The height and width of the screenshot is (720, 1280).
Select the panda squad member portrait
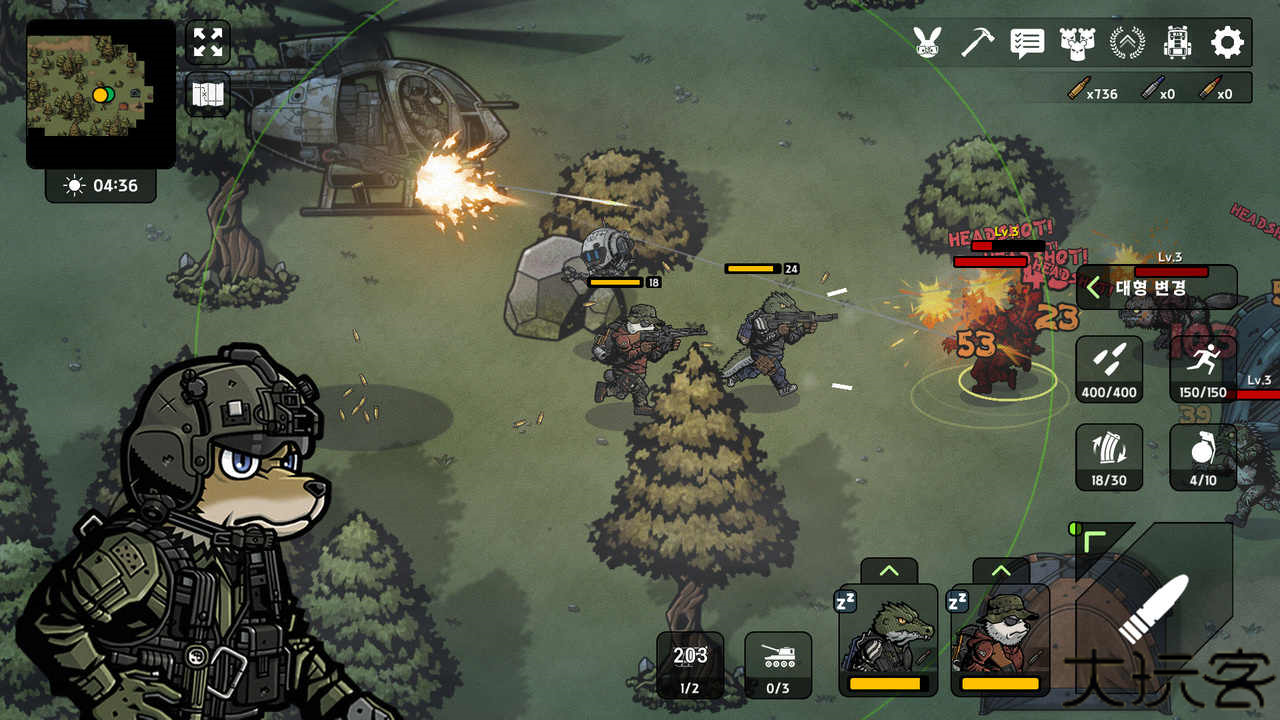pyautogui.click(x=1000, y=640)
